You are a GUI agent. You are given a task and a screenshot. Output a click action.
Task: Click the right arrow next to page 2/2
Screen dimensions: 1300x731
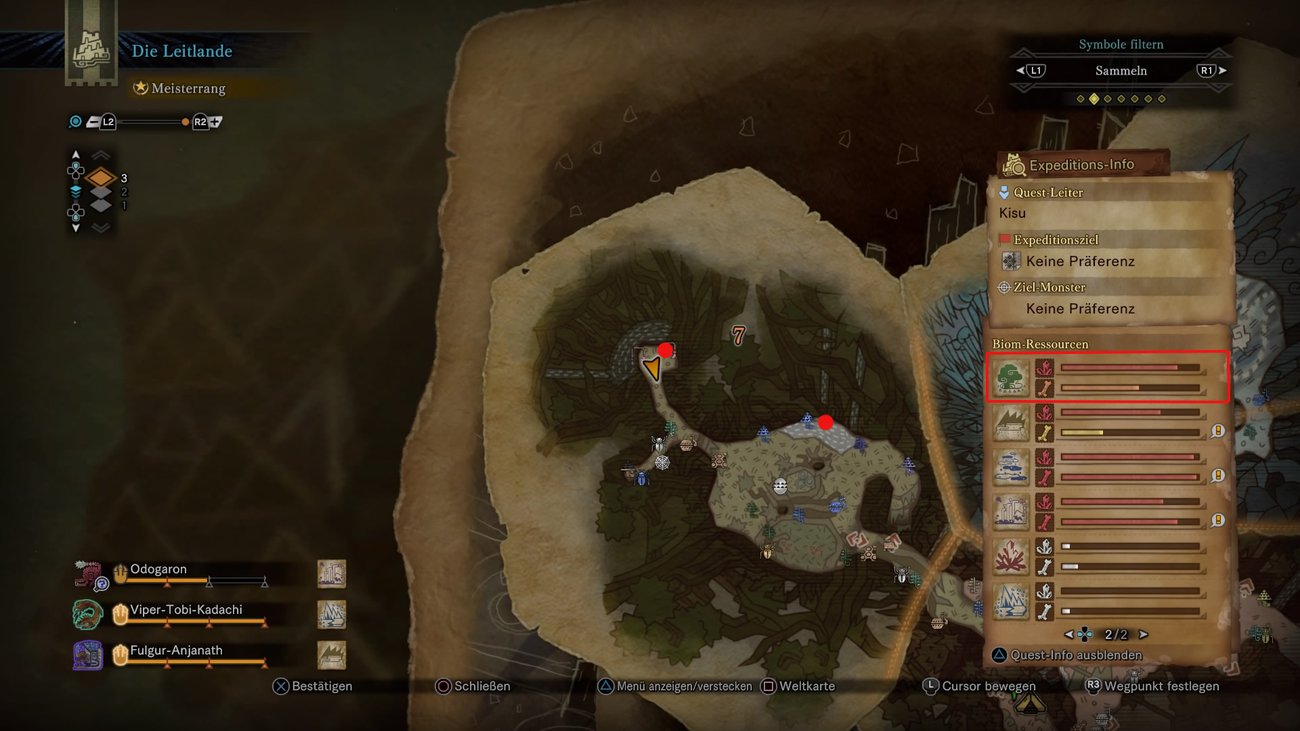pyautogui.click(x=1145, y=634)
